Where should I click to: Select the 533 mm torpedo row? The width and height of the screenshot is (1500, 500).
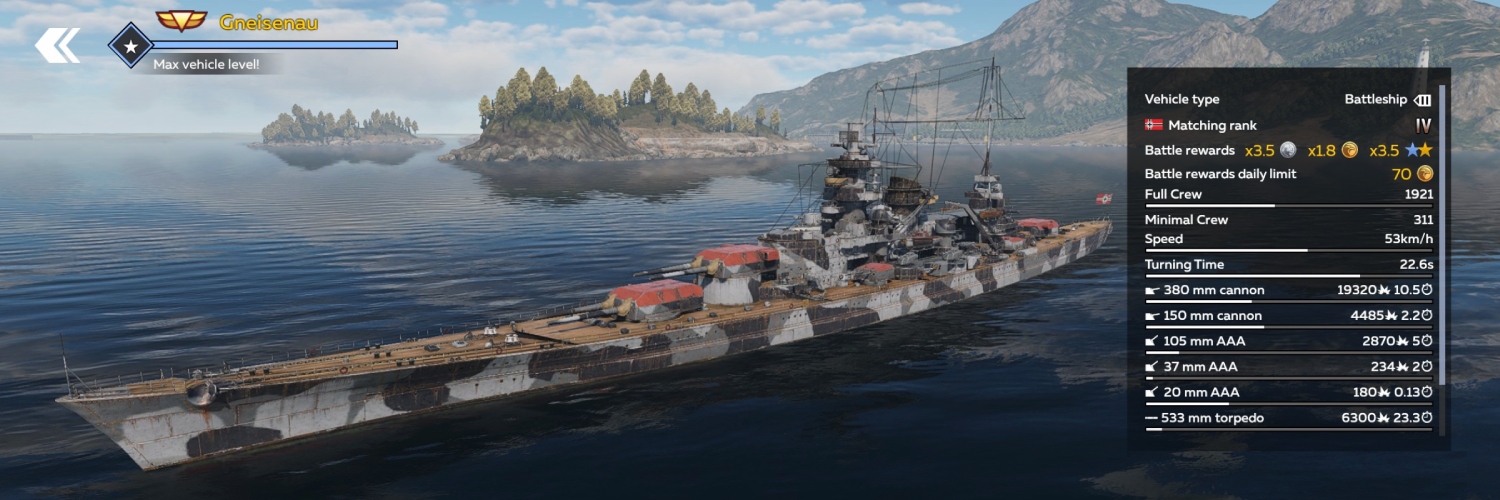[1288, 418]
